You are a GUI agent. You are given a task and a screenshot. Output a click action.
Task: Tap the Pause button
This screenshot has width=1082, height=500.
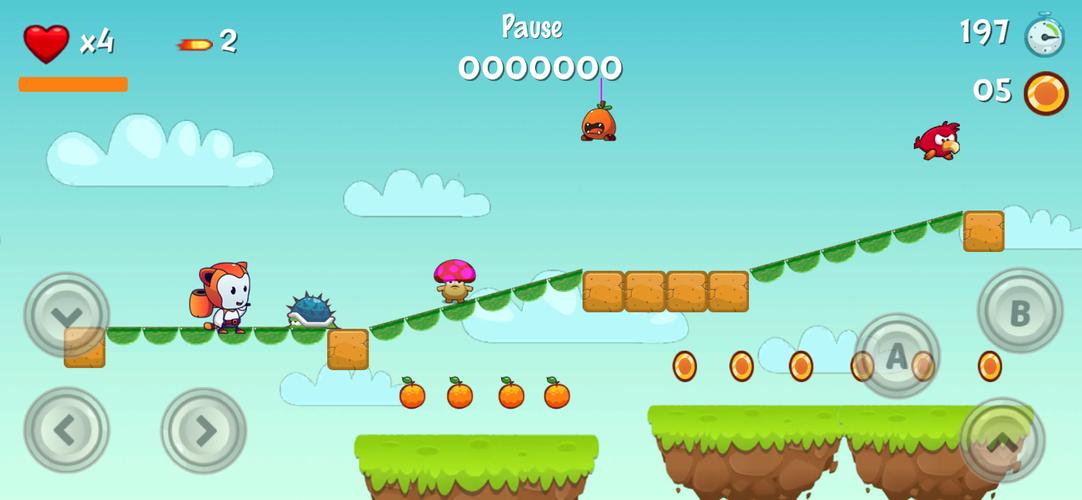tap(531, 27)
